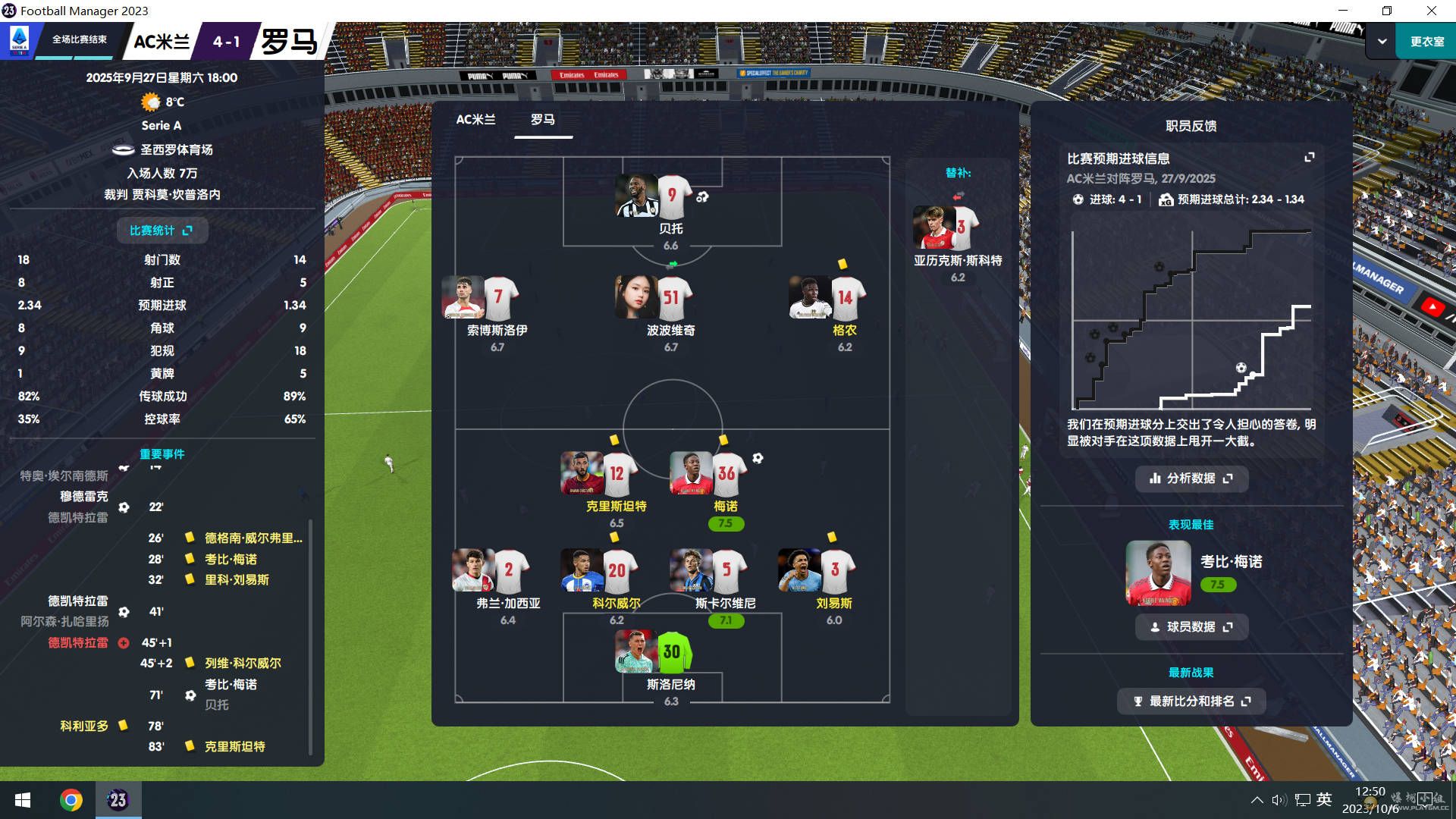
Task: Open the 更衣室 button
Action: (x=1426, y=42)
